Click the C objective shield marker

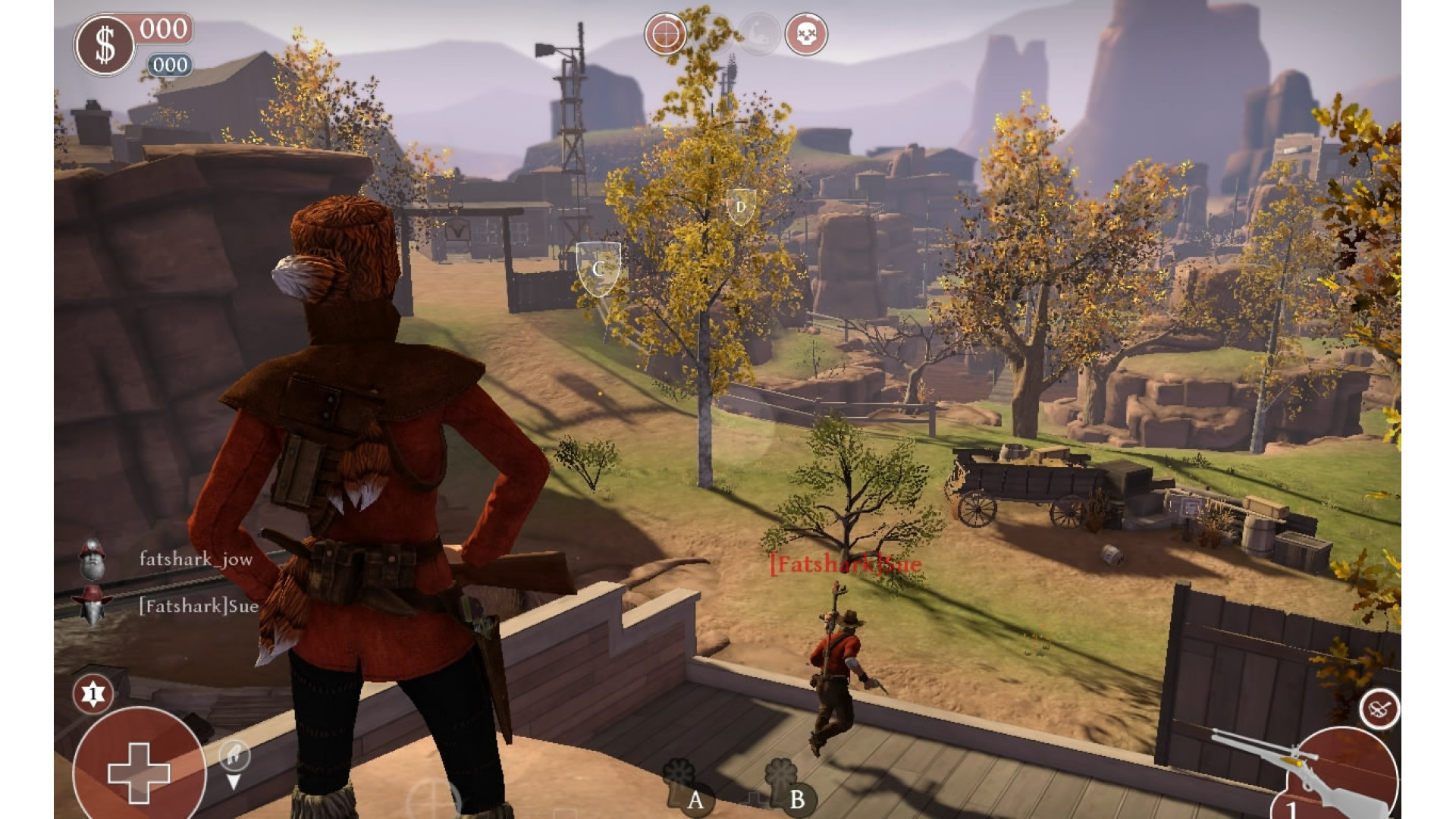[598, 268]
